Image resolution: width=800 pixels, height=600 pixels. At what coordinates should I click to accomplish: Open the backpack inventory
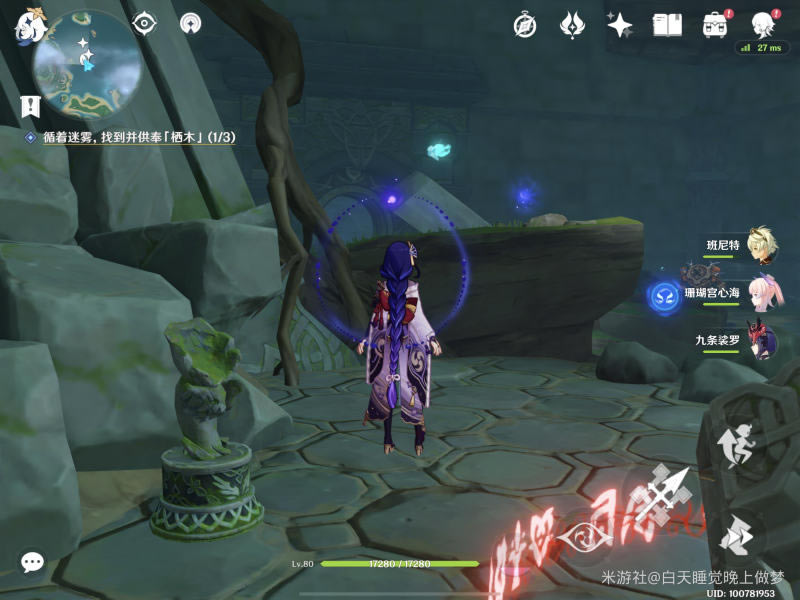(714, 25)
